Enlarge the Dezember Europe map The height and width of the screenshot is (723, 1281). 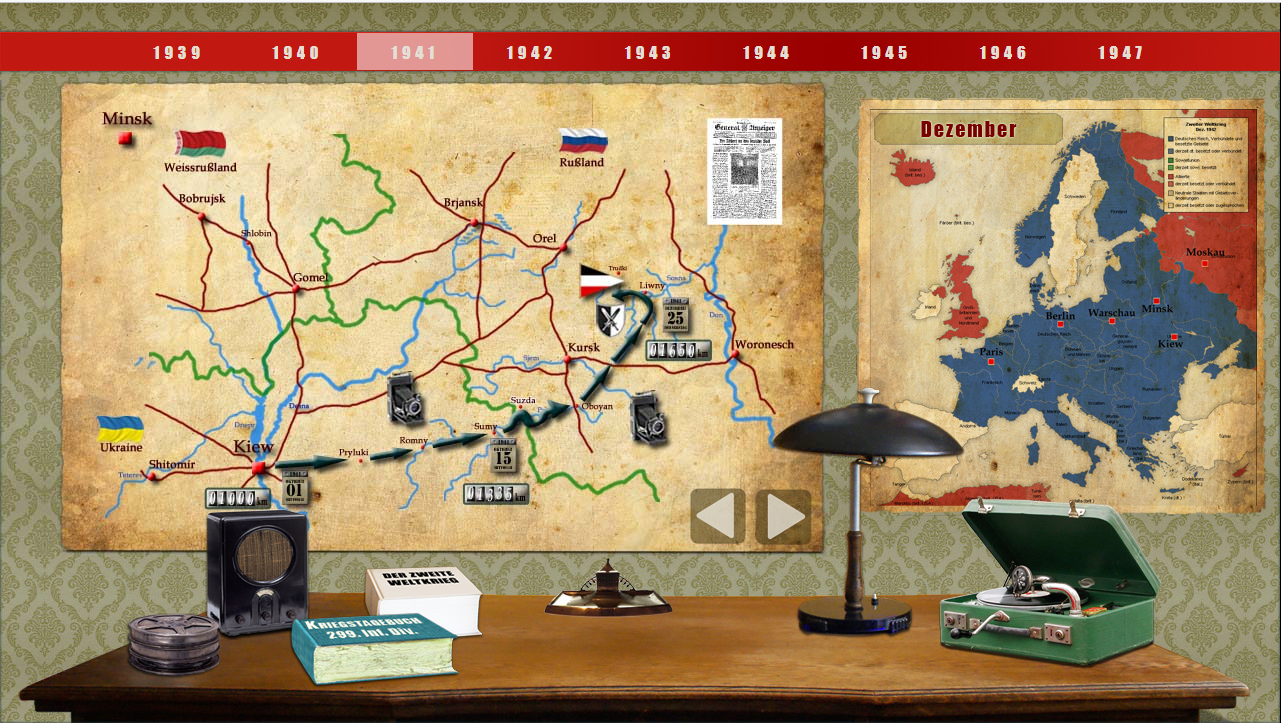pos(1060,310)
